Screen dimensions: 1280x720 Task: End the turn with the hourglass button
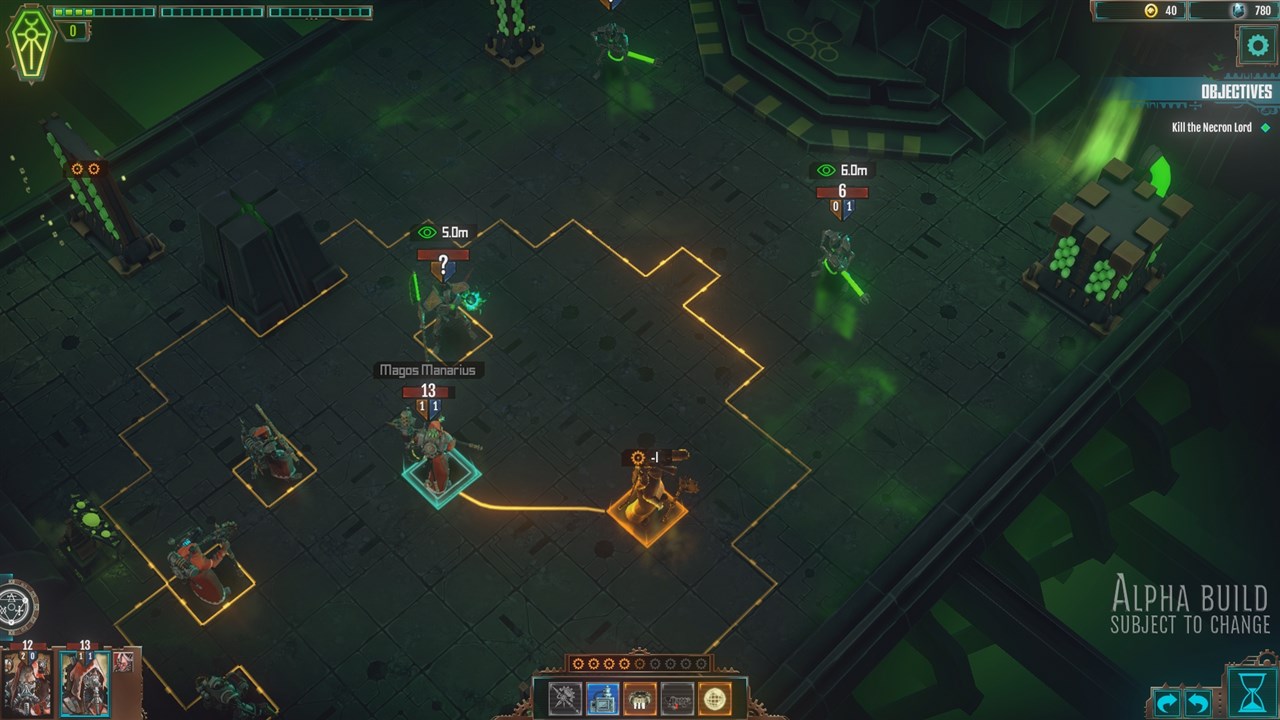tap(1250, 691)
